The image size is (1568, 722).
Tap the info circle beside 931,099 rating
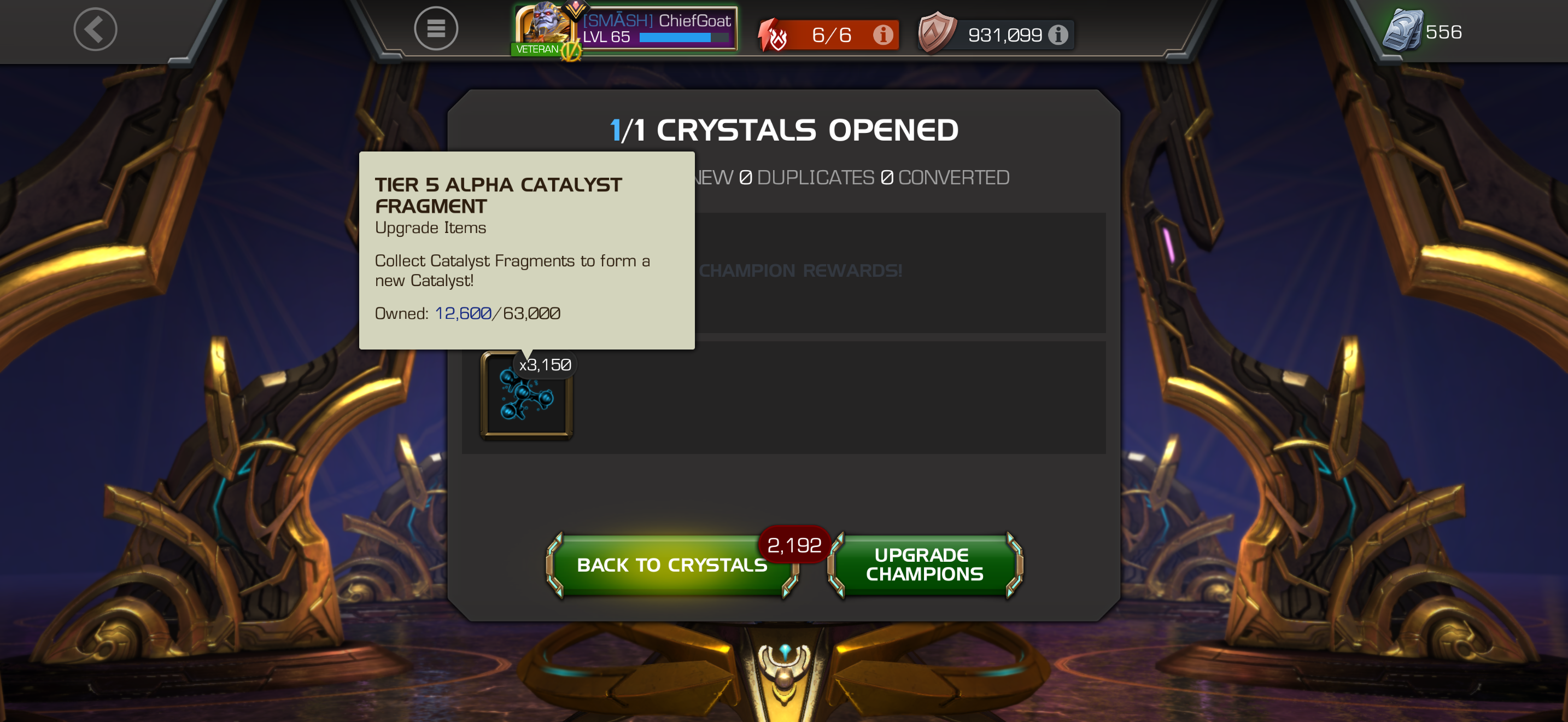tap(1060, 34)
